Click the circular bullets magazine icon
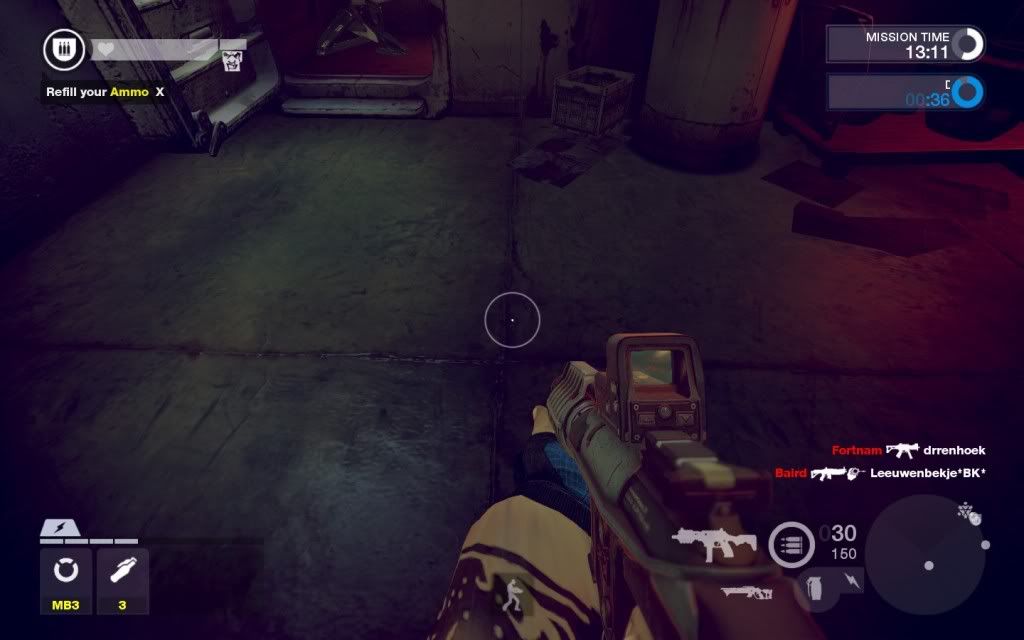 [x=791, y=546]
